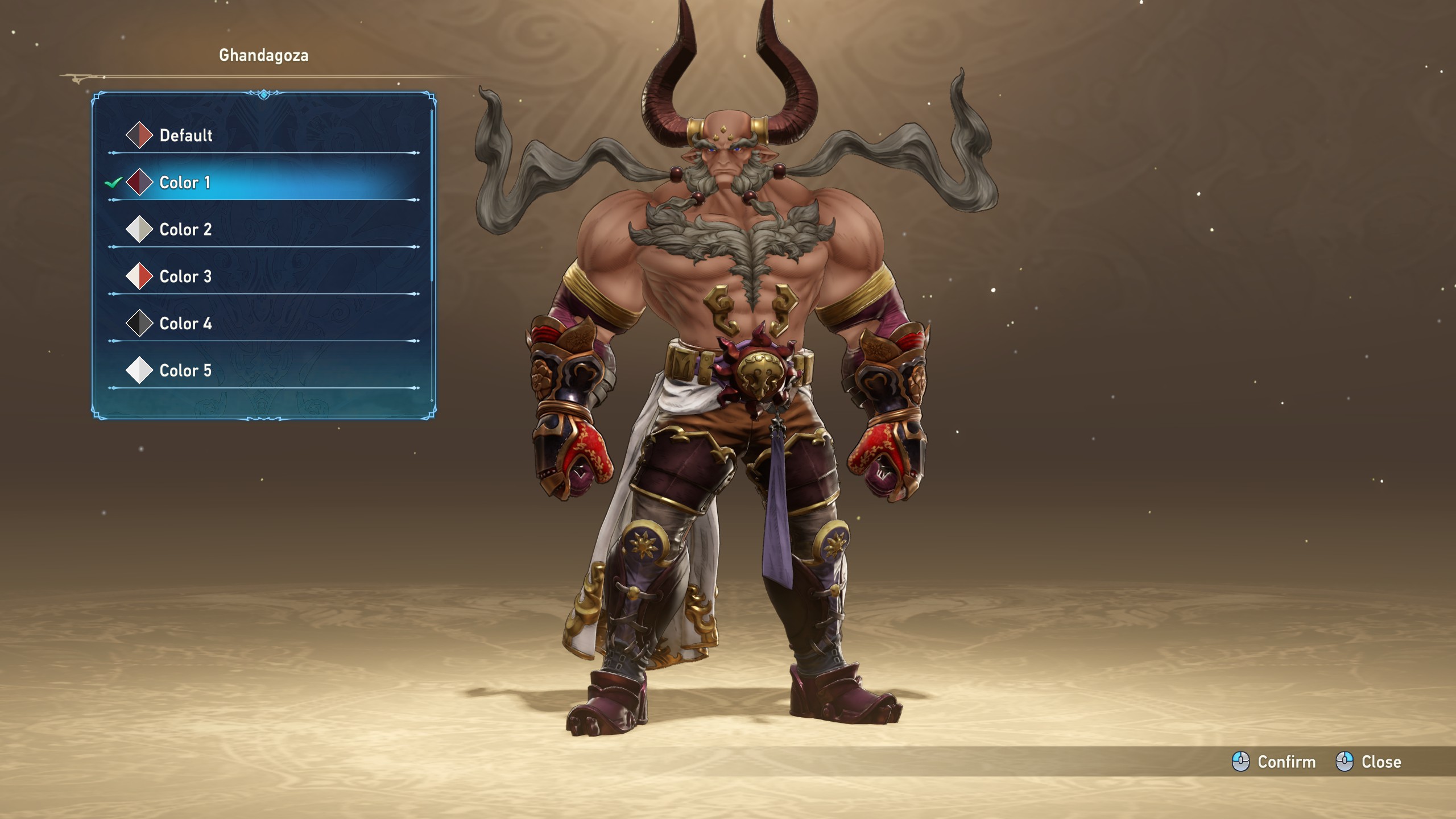Apply the Color 4 scheme
This screenshot has width=1456, height=819.
185,324
